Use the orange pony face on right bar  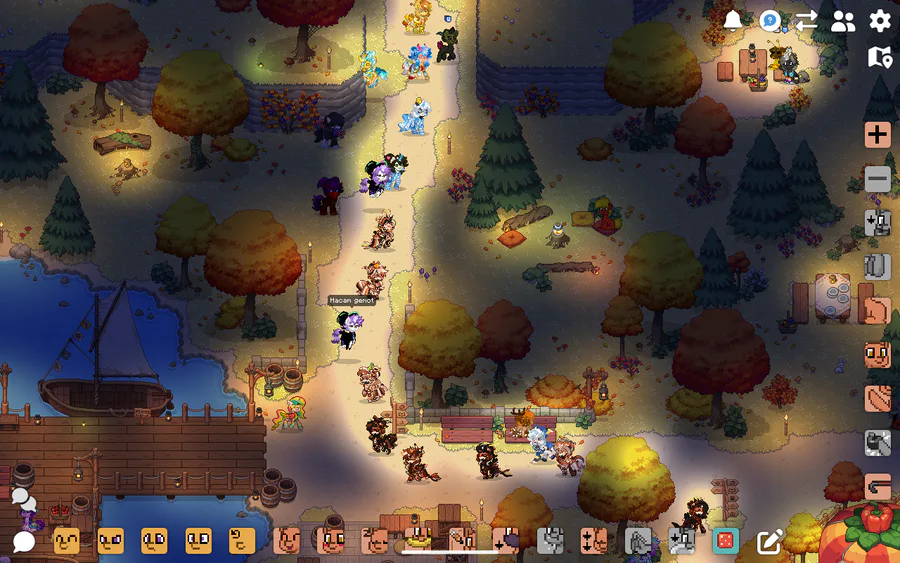pos(878,355)
